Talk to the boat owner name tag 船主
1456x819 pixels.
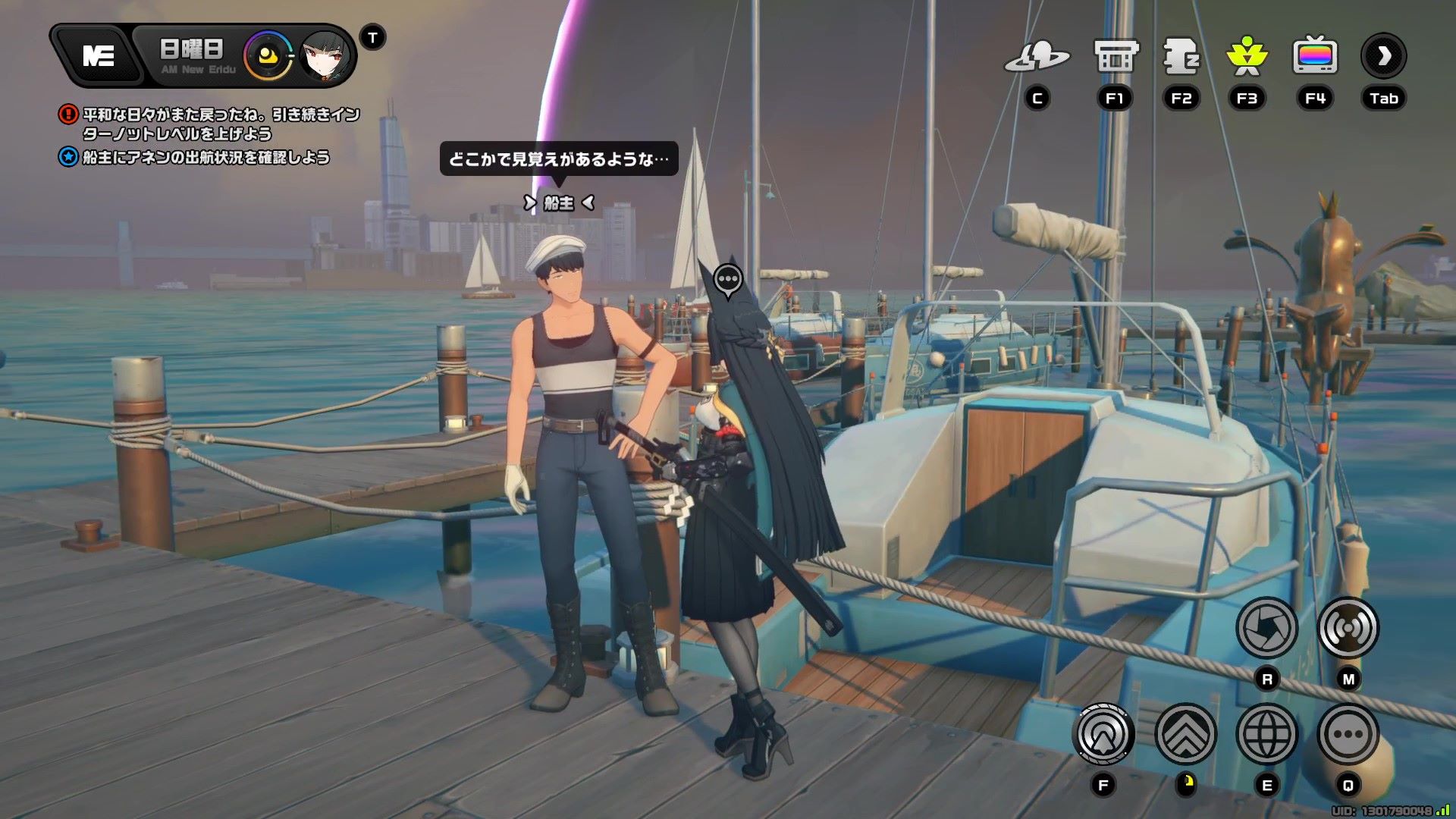point(559,203)
